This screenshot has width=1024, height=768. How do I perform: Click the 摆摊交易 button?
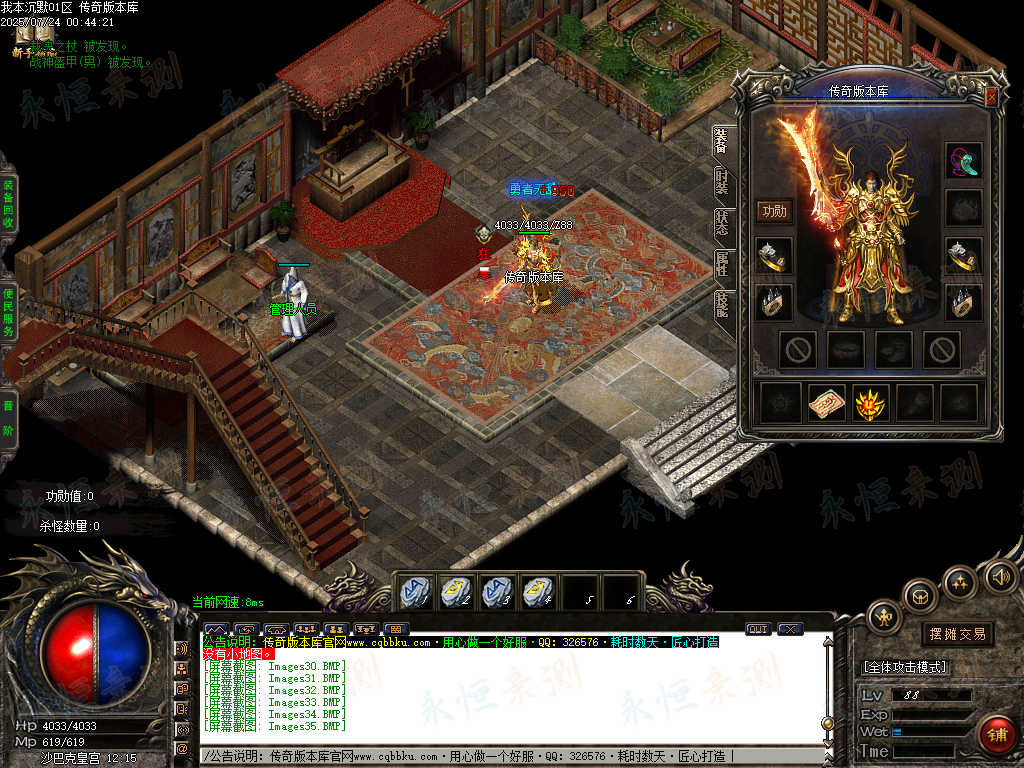click(x=957, y=634)
